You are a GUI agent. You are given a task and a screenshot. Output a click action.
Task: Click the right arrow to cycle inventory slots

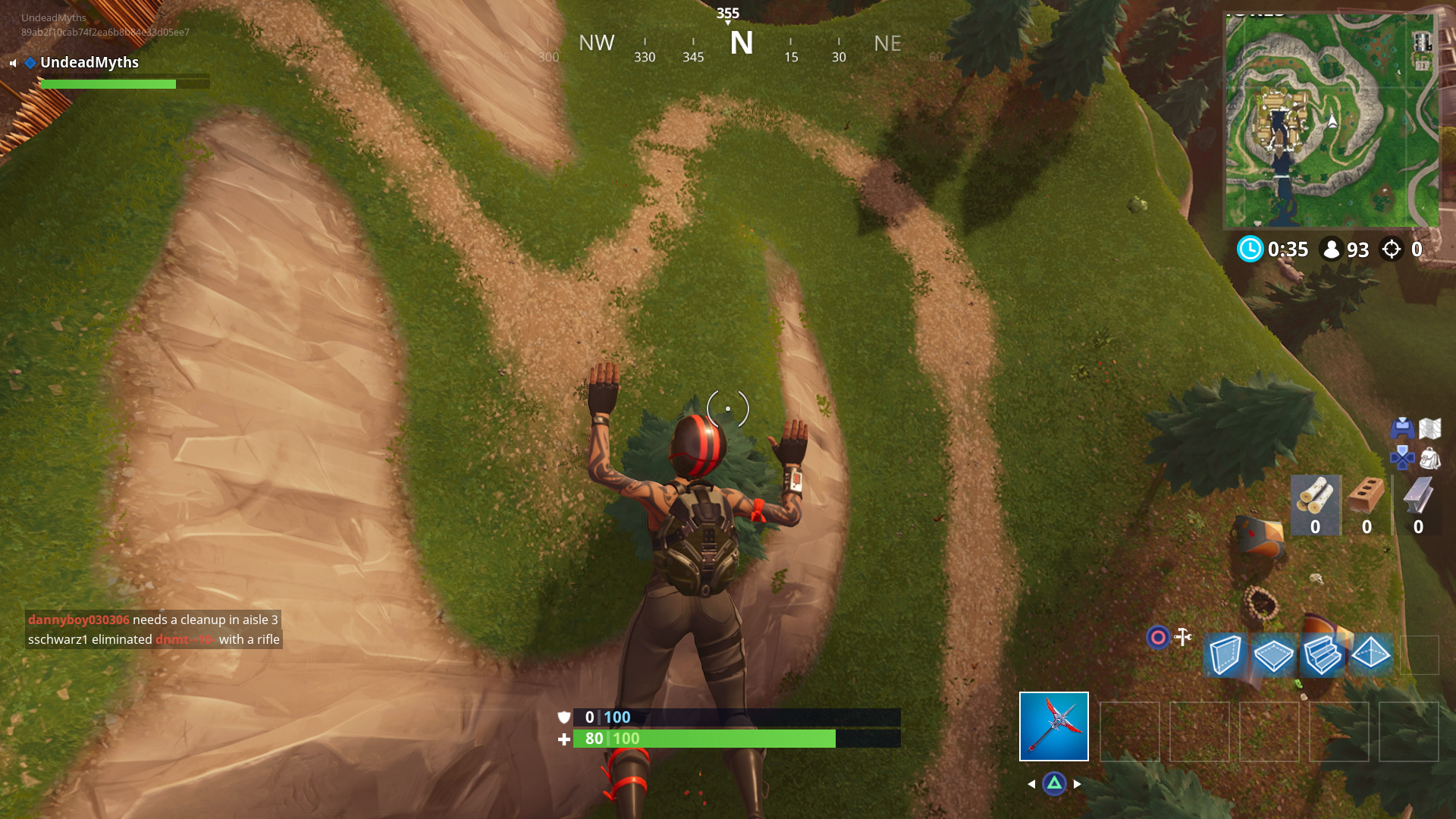pos(1077,785)
